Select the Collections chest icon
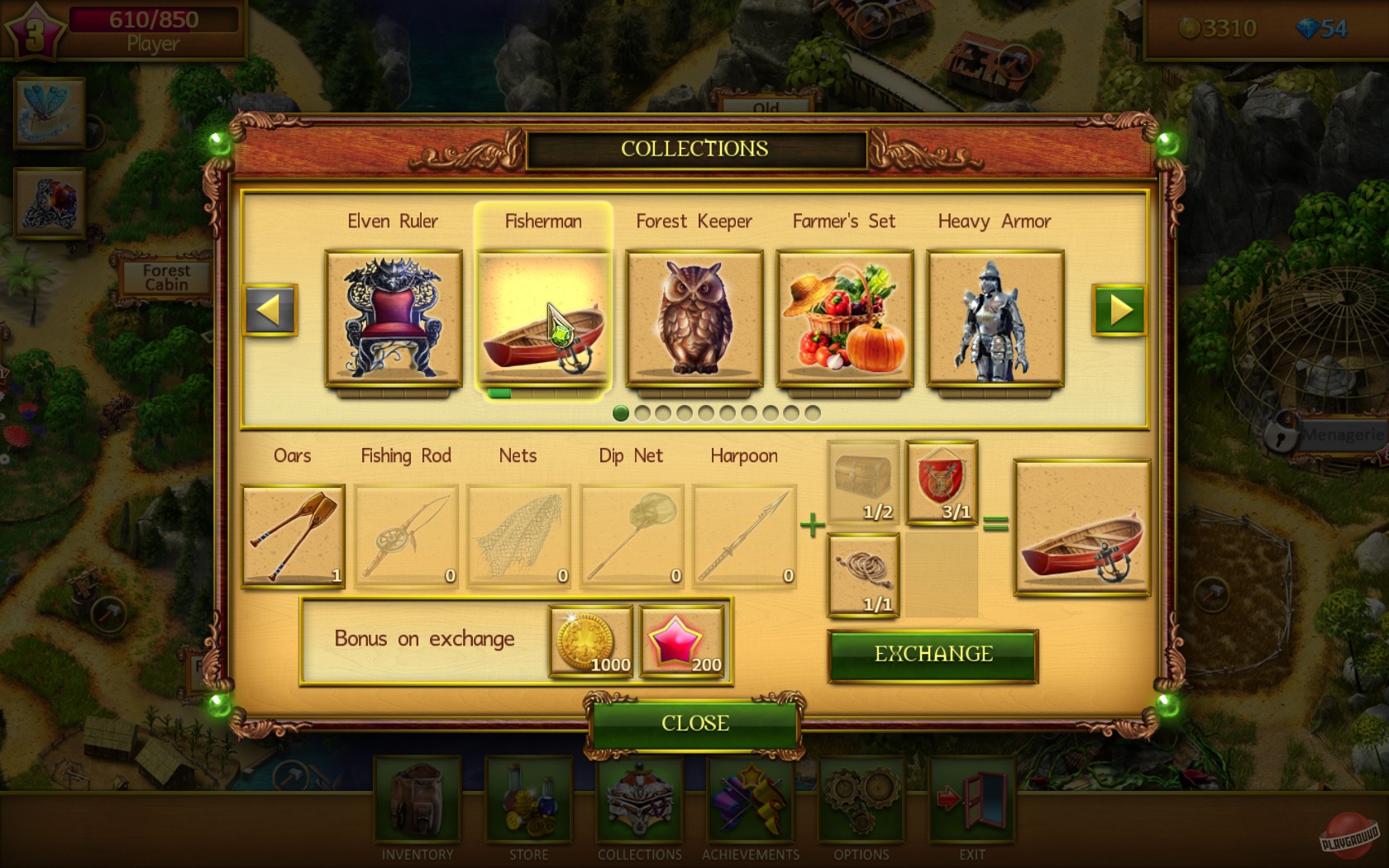 (638, 802)
